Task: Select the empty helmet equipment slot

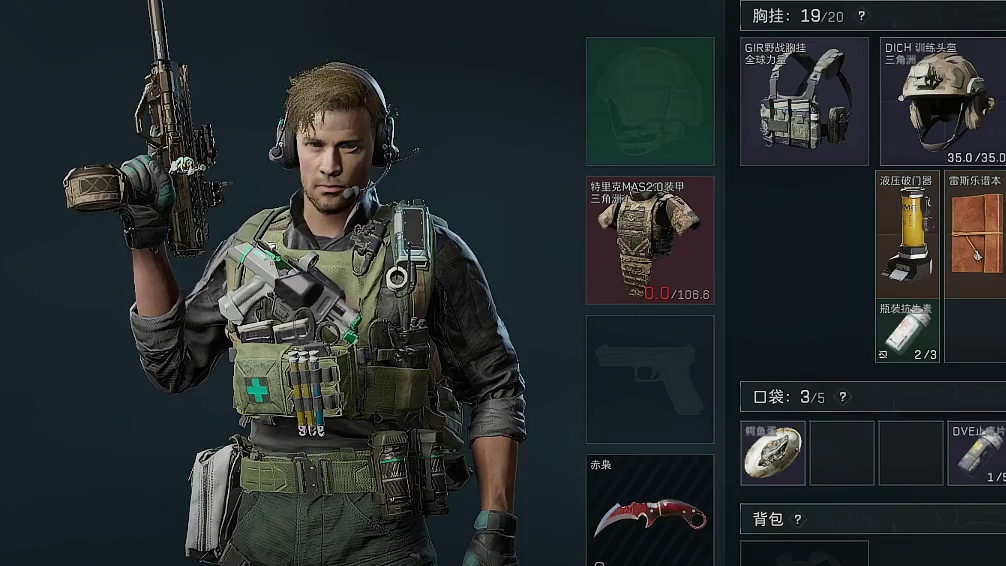Action: coord(650,101)
